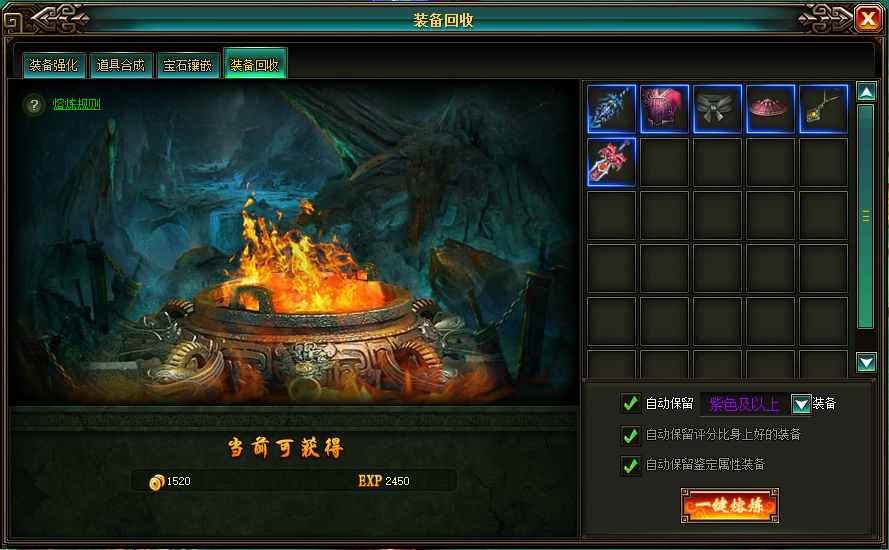889x550 pixels.
Task: Go to the 宝石镶嵌 tab
Action: tap(187, 66)
